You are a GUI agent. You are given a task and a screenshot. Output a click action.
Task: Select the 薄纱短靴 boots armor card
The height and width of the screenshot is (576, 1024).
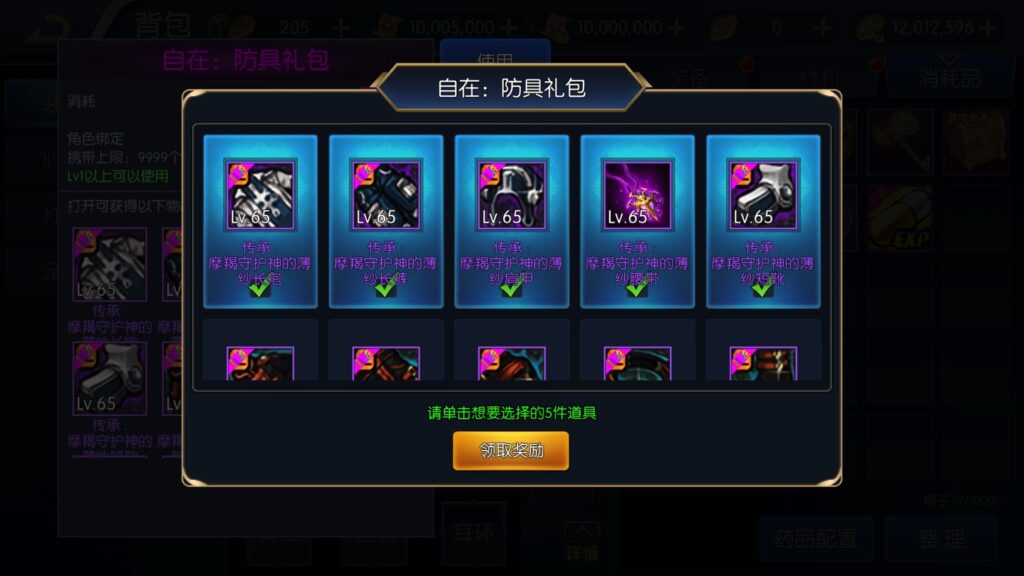[763, 220]
